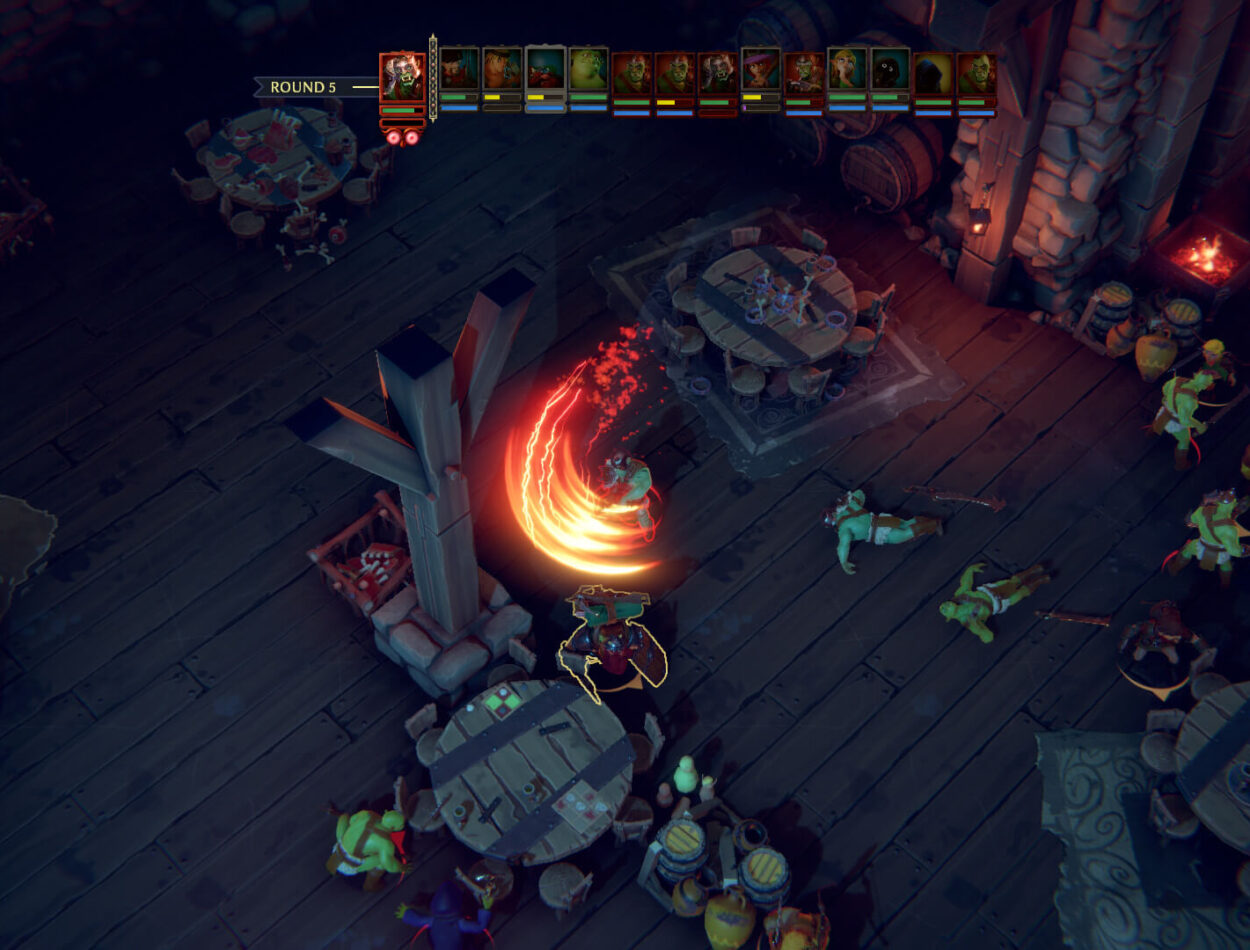
Task: Select the fat green ogre turn portrait
Action: (x=589, y=70)
